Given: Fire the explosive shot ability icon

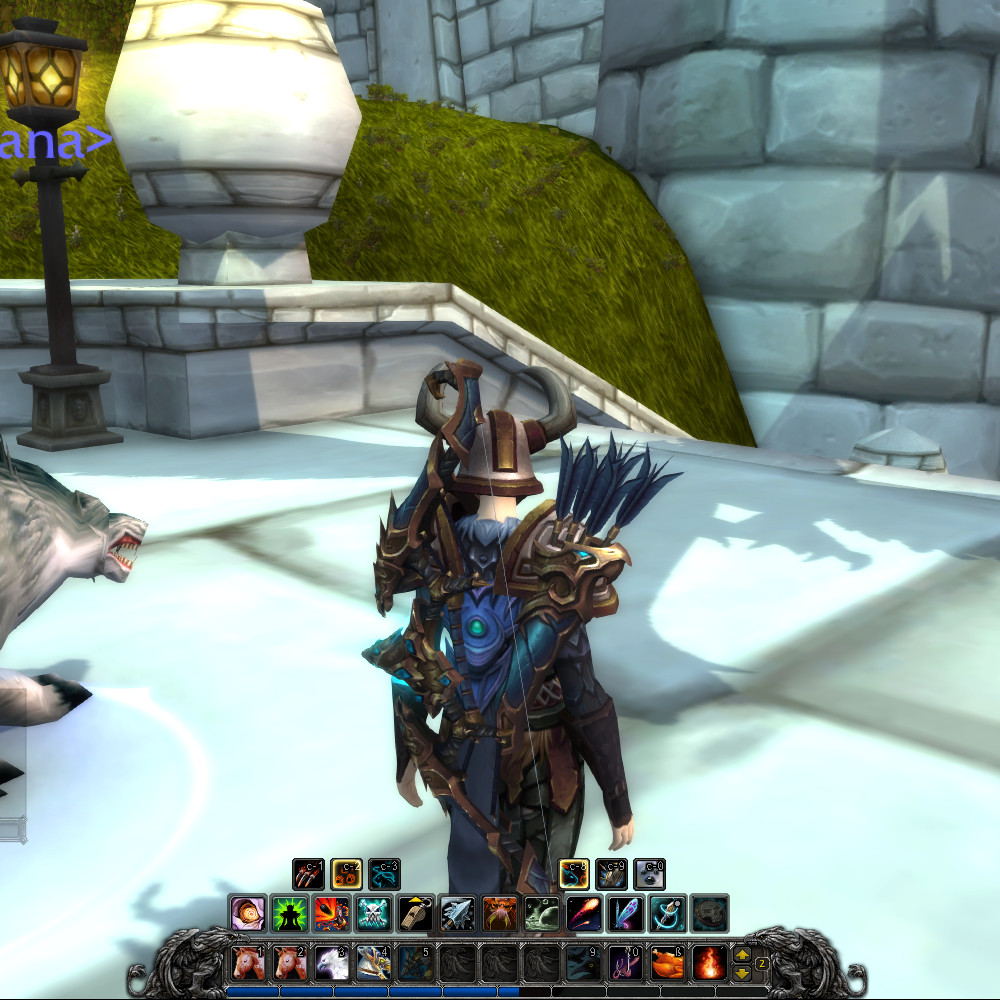Looking at the screenshot, I should click(331, 913).
